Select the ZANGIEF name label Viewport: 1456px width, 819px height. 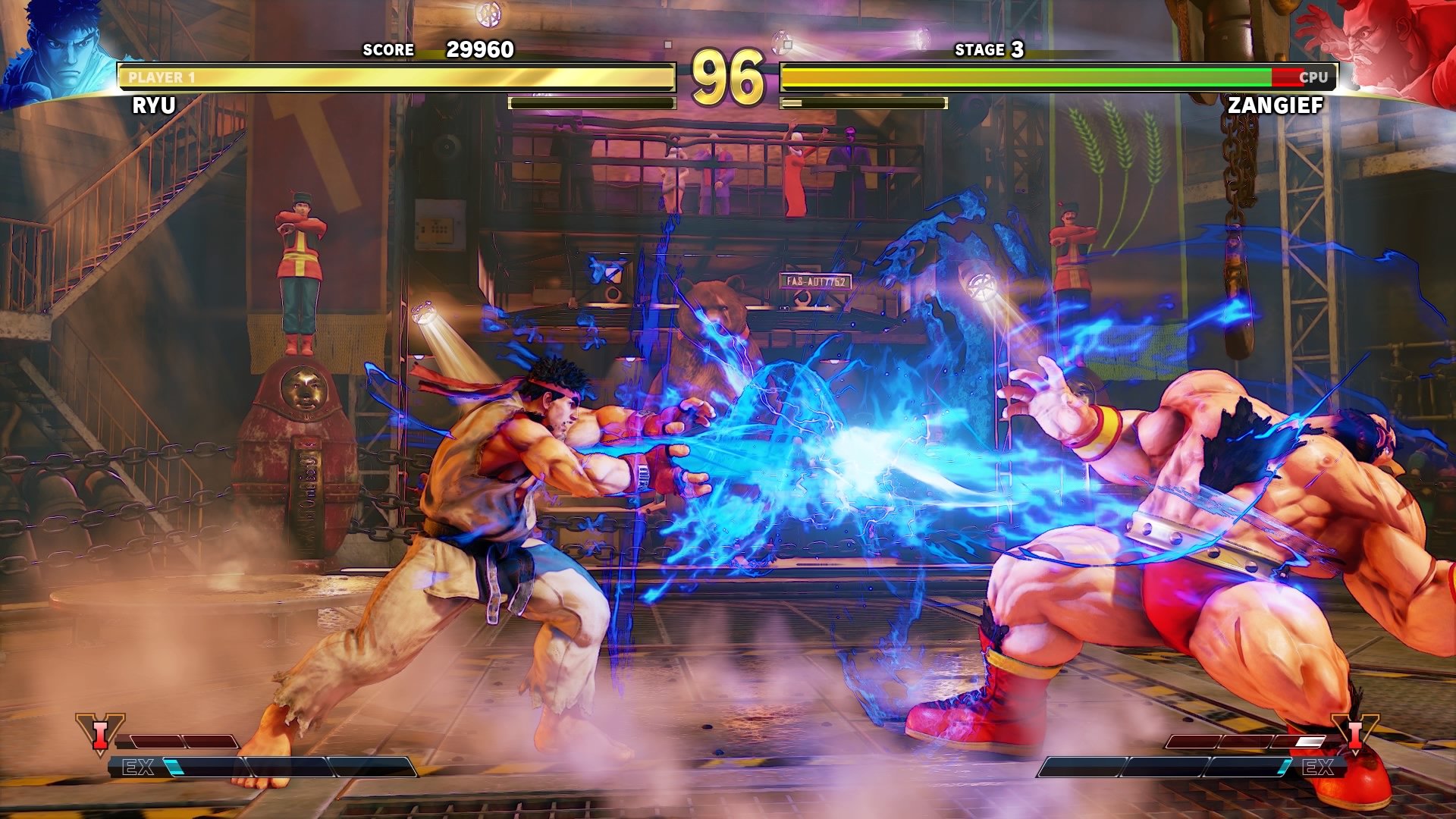point(1277,106)
